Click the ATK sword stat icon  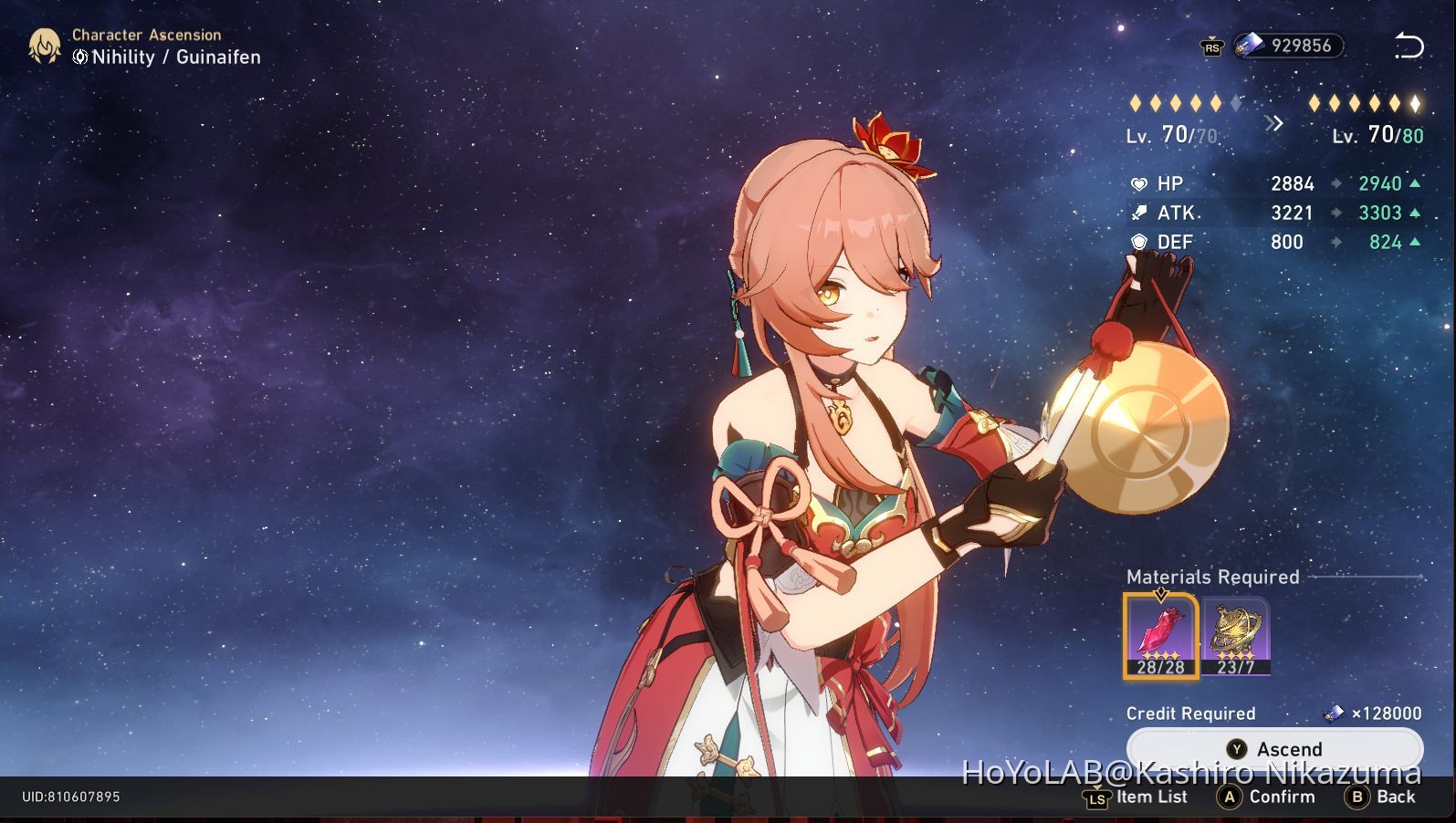1140,213
